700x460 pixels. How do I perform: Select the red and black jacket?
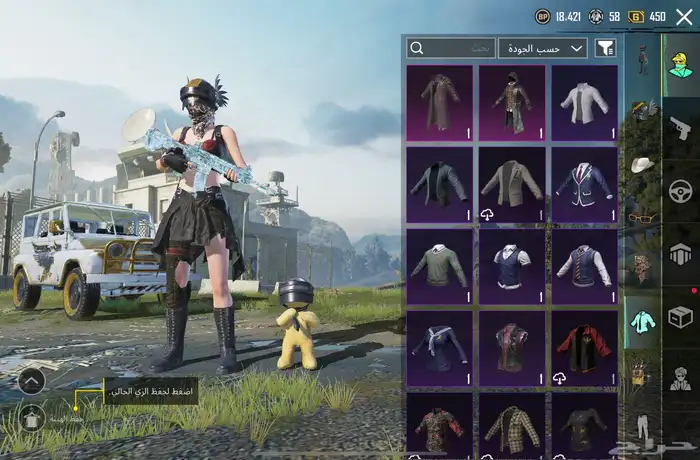[x=584, y=348]
